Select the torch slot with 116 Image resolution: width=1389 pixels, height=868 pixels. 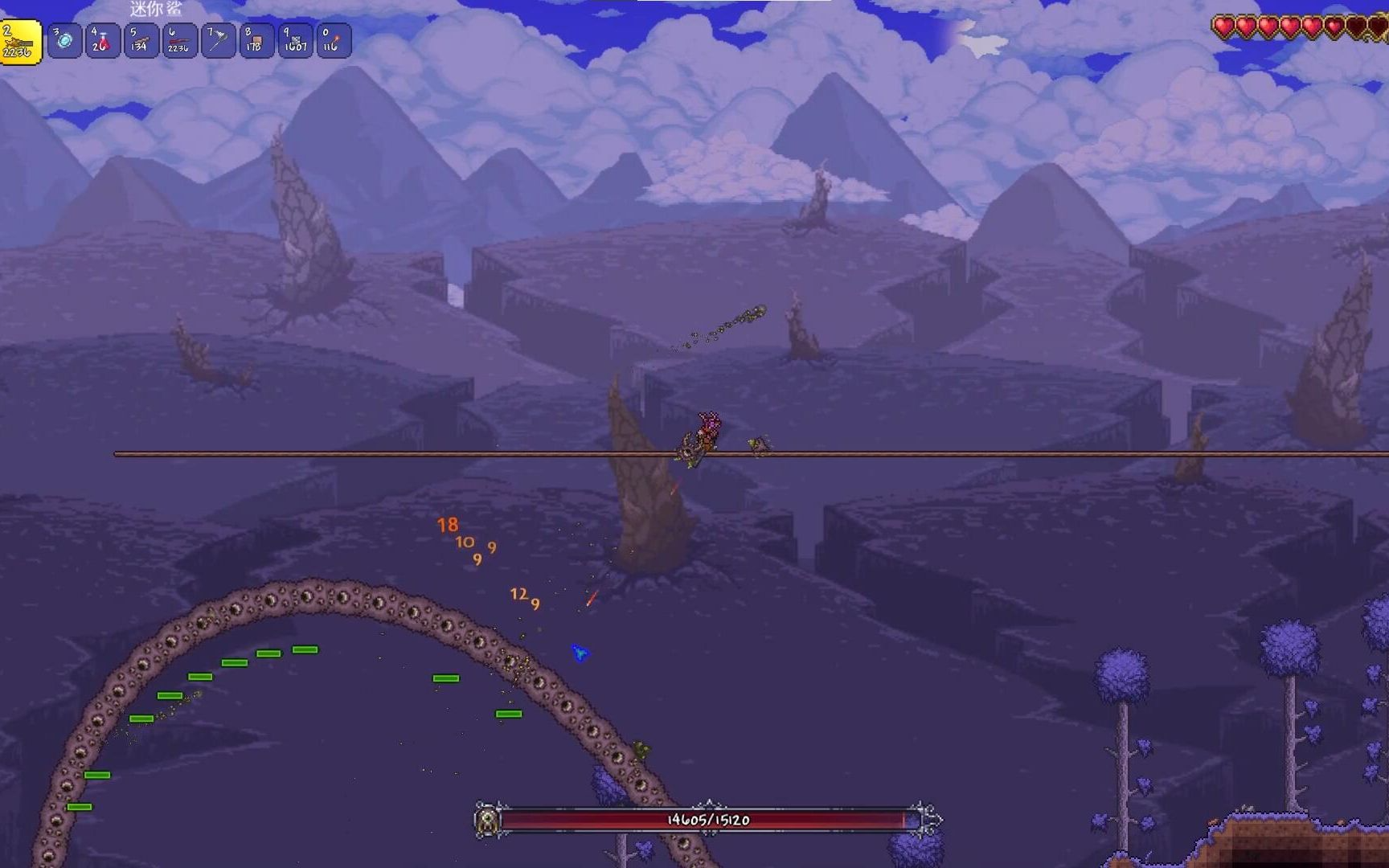(333, 41)
